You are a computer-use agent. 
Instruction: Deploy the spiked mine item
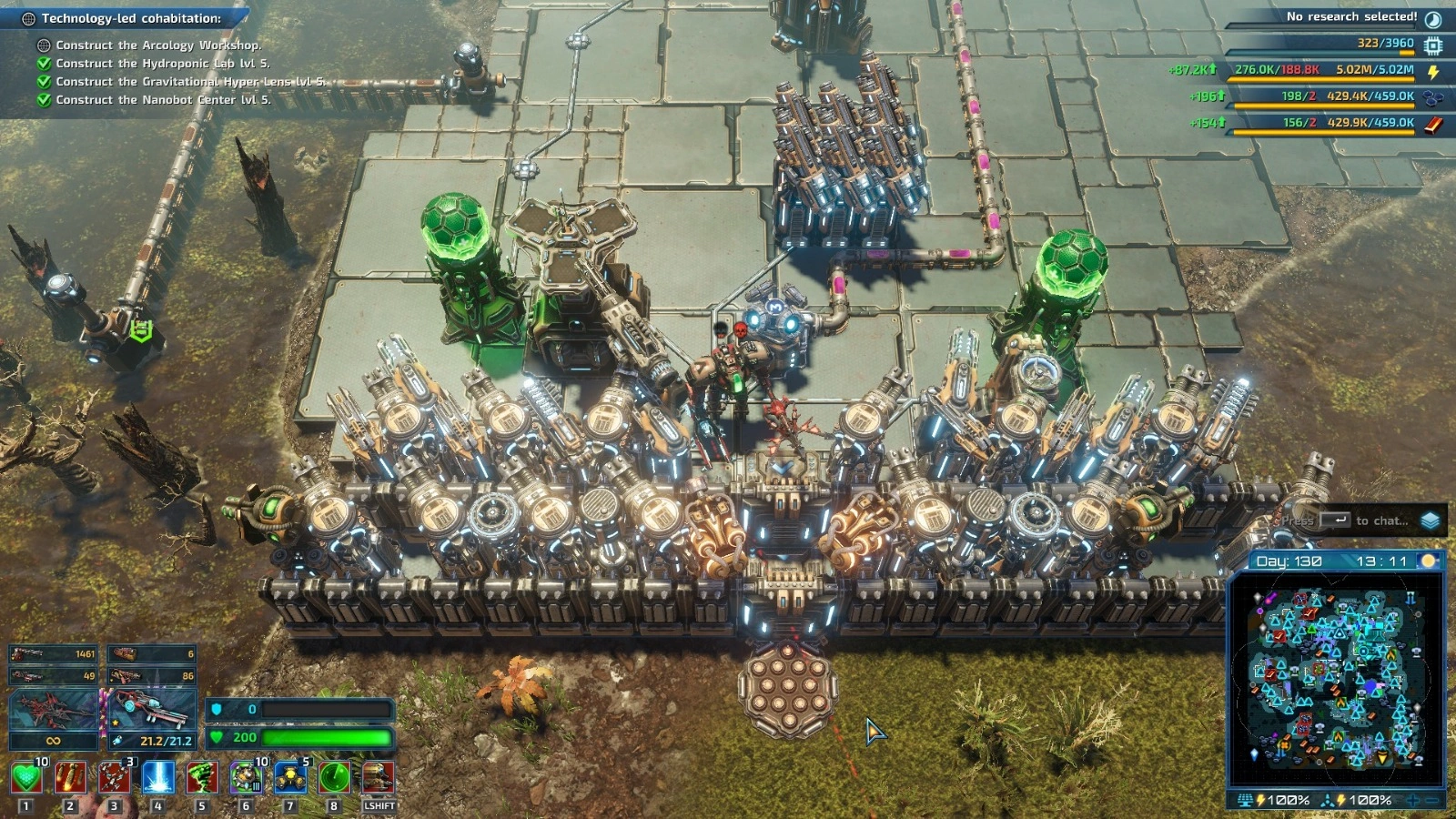246,778
